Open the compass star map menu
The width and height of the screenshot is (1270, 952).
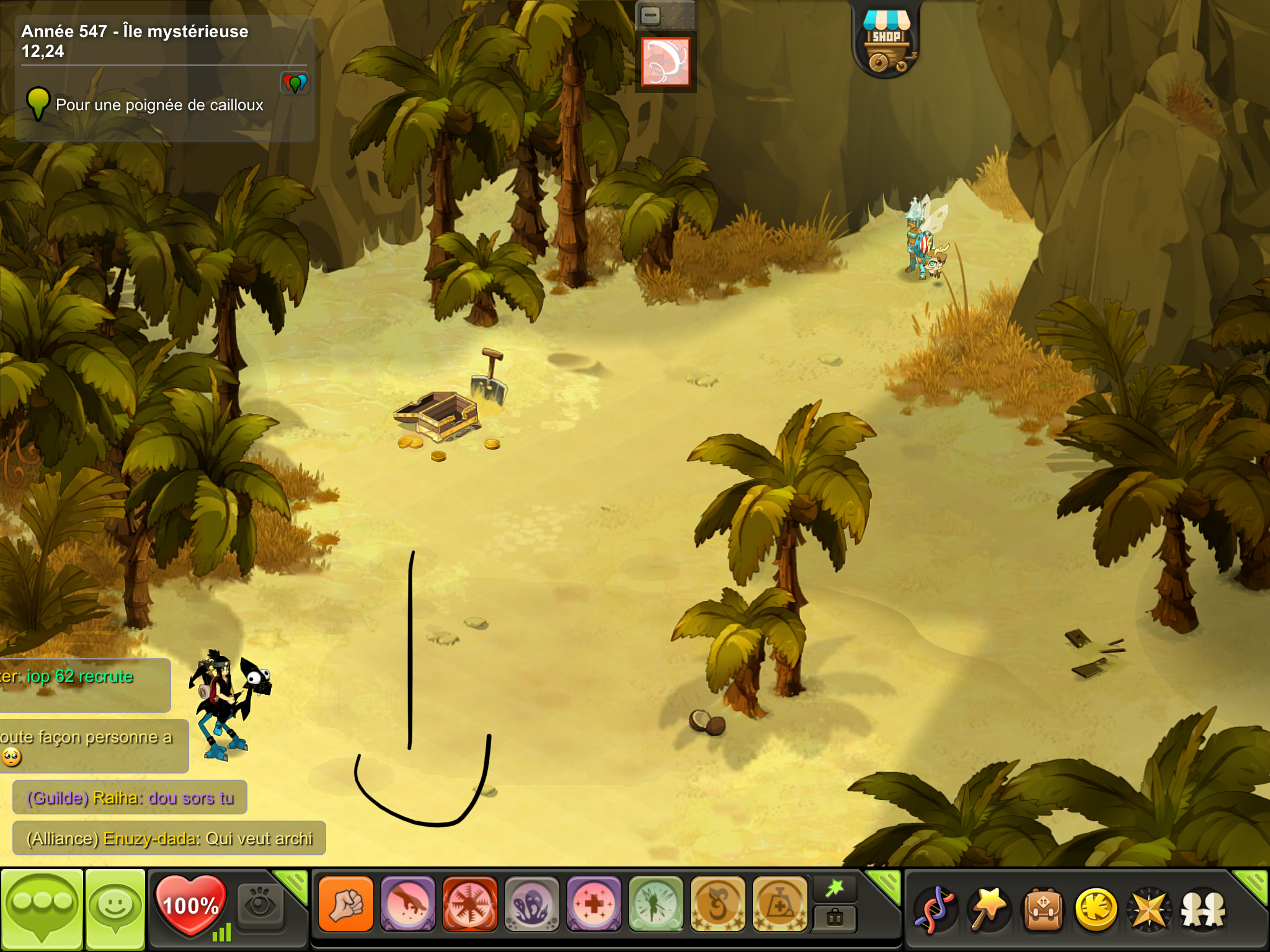(x=1150, y=909)
